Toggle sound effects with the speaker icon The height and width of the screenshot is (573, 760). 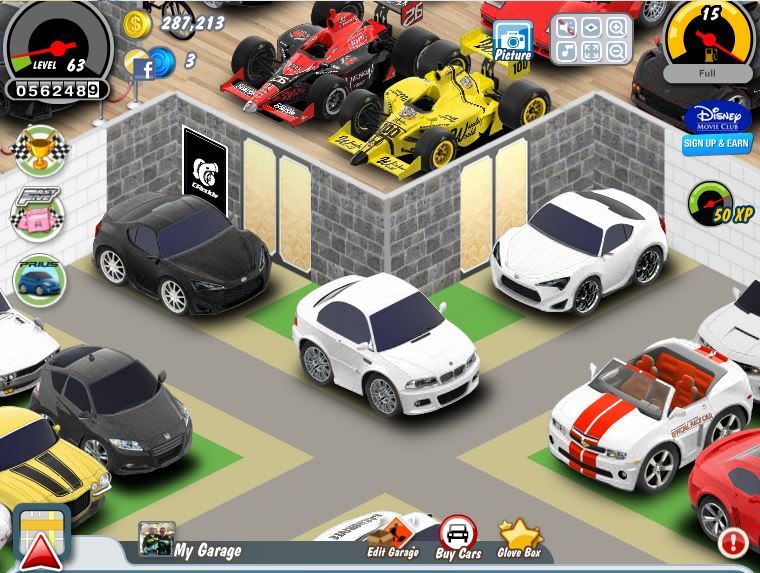(x=567, y=29)
